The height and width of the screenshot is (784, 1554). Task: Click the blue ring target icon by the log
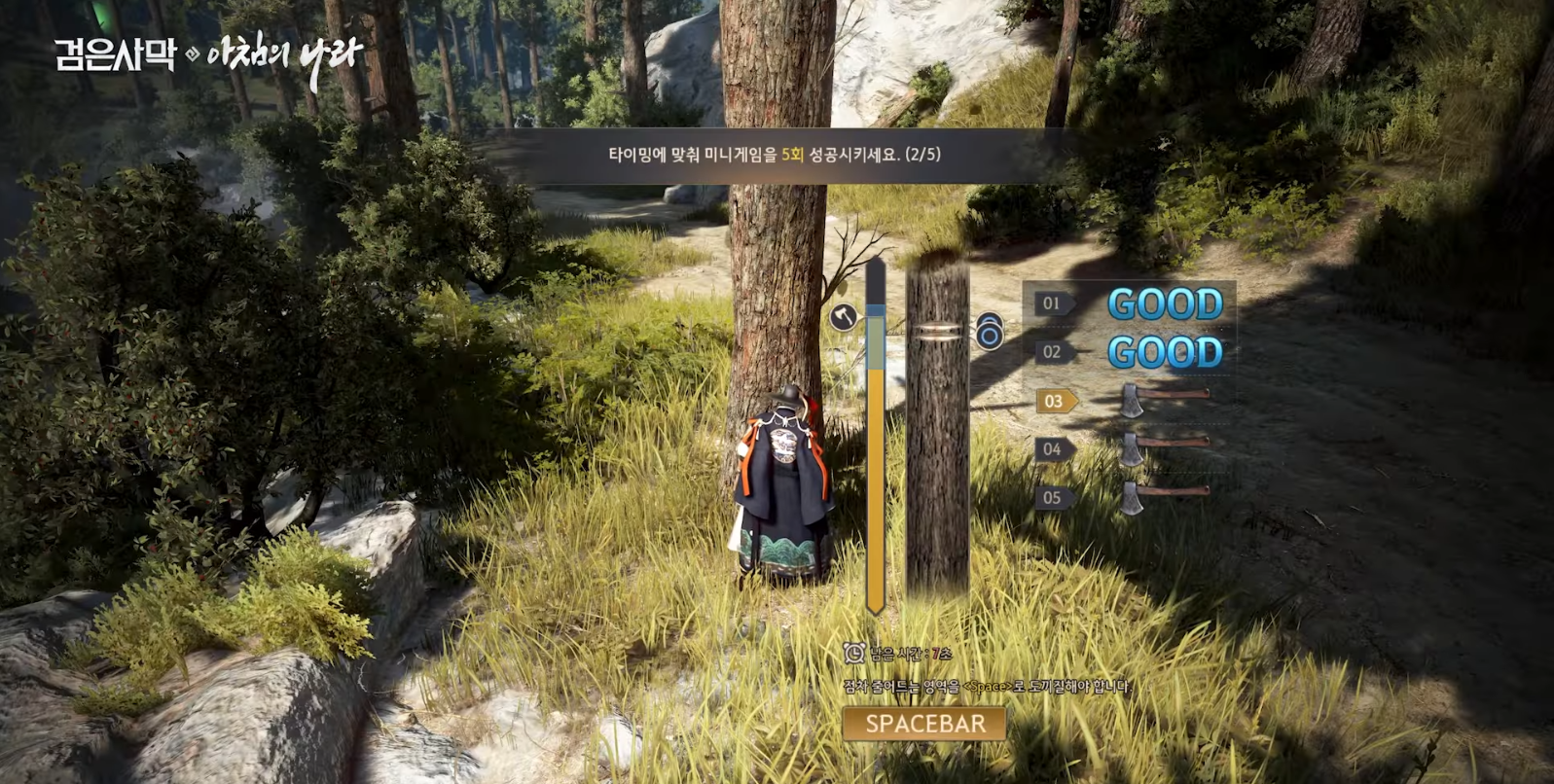point(989,332)
